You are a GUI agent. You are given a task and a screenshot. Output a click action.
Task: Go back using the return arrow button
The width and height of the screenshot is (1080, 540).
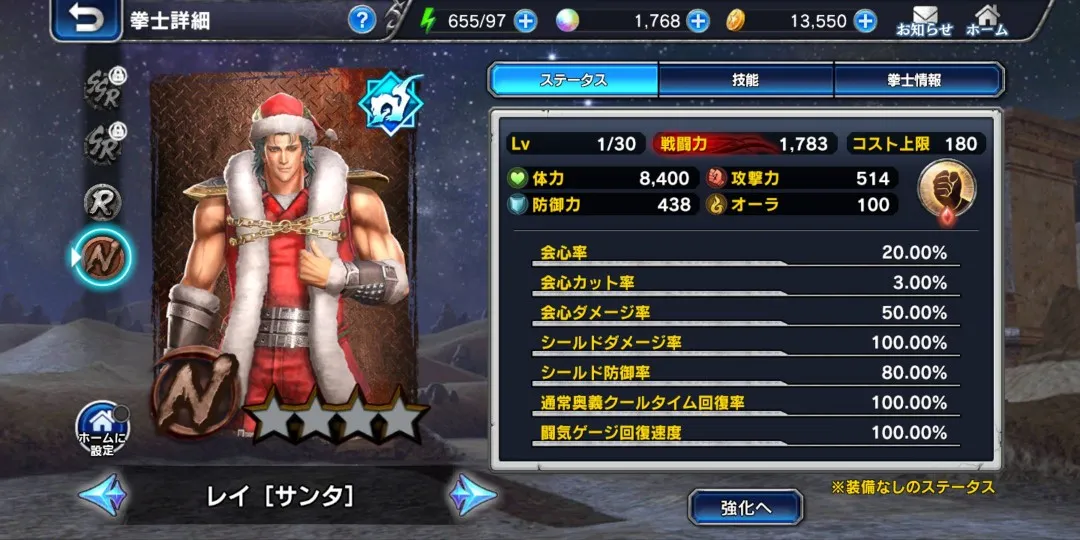pyautogui.click(x=86, y=20)
